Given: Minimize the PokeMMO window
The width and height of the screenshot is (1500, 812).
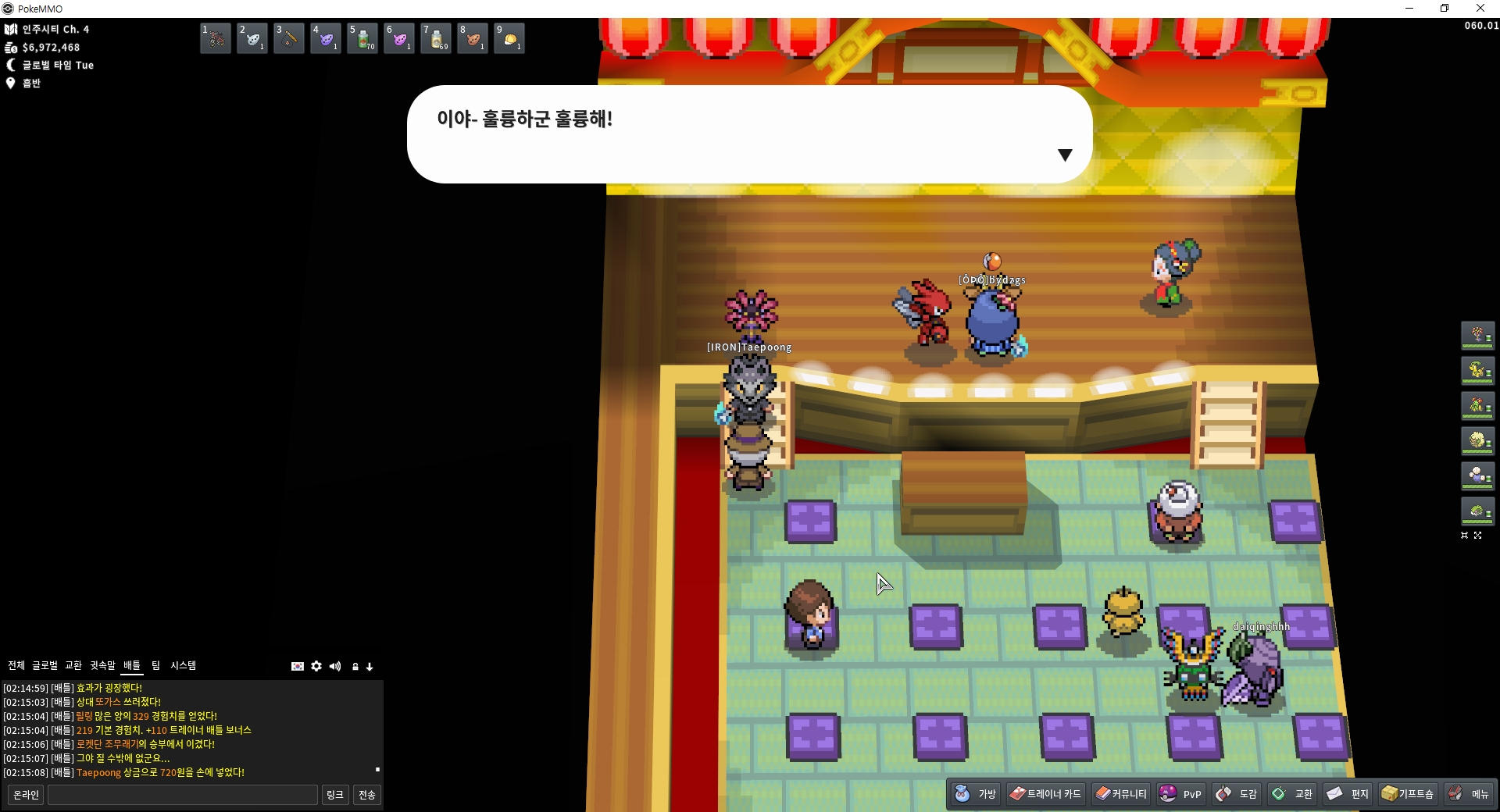Looking at the screenshot, I should pos(1409,9).
